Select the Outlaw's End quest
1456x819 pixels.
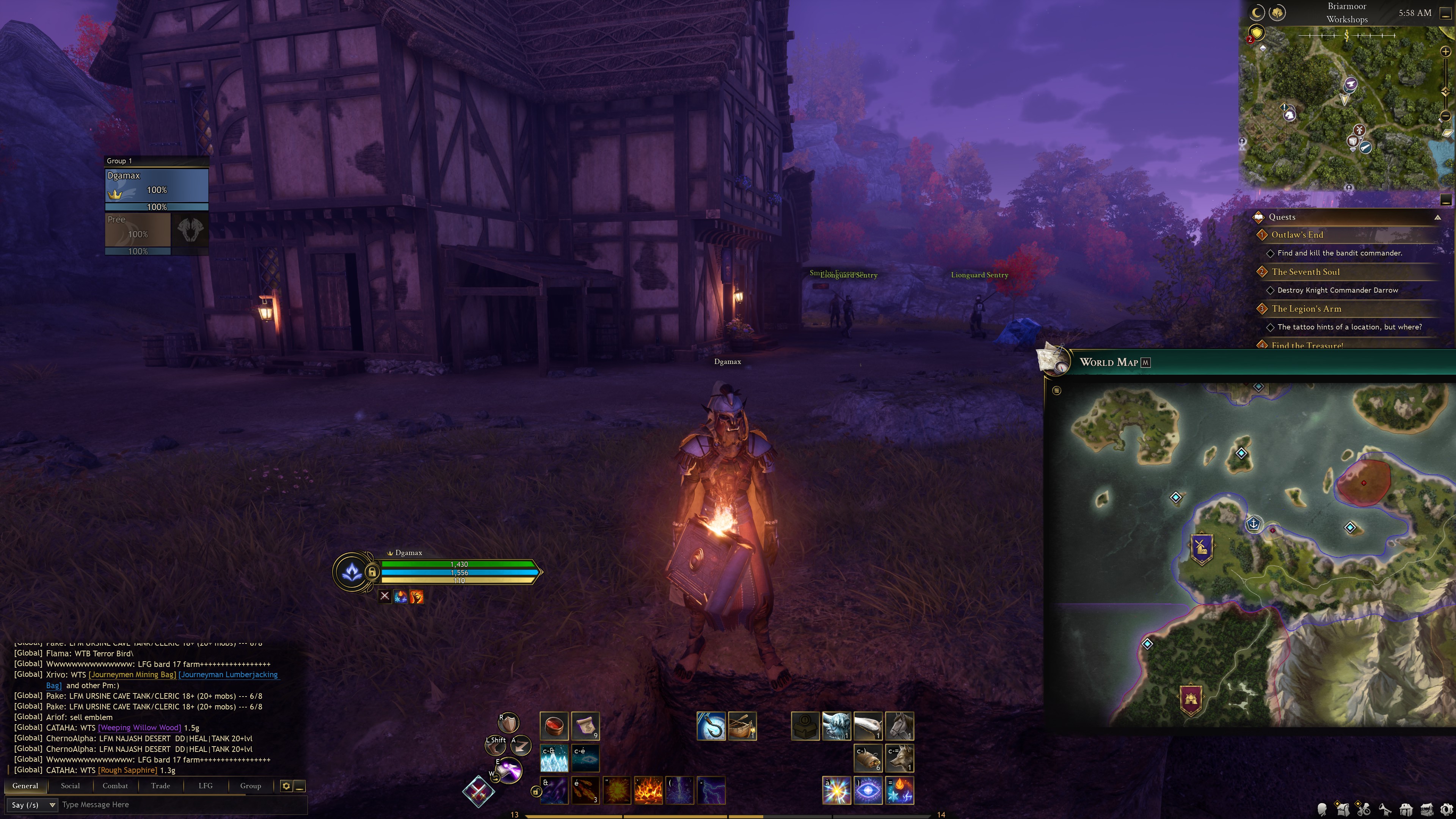pyautogui.click(x=1297, y=235)
